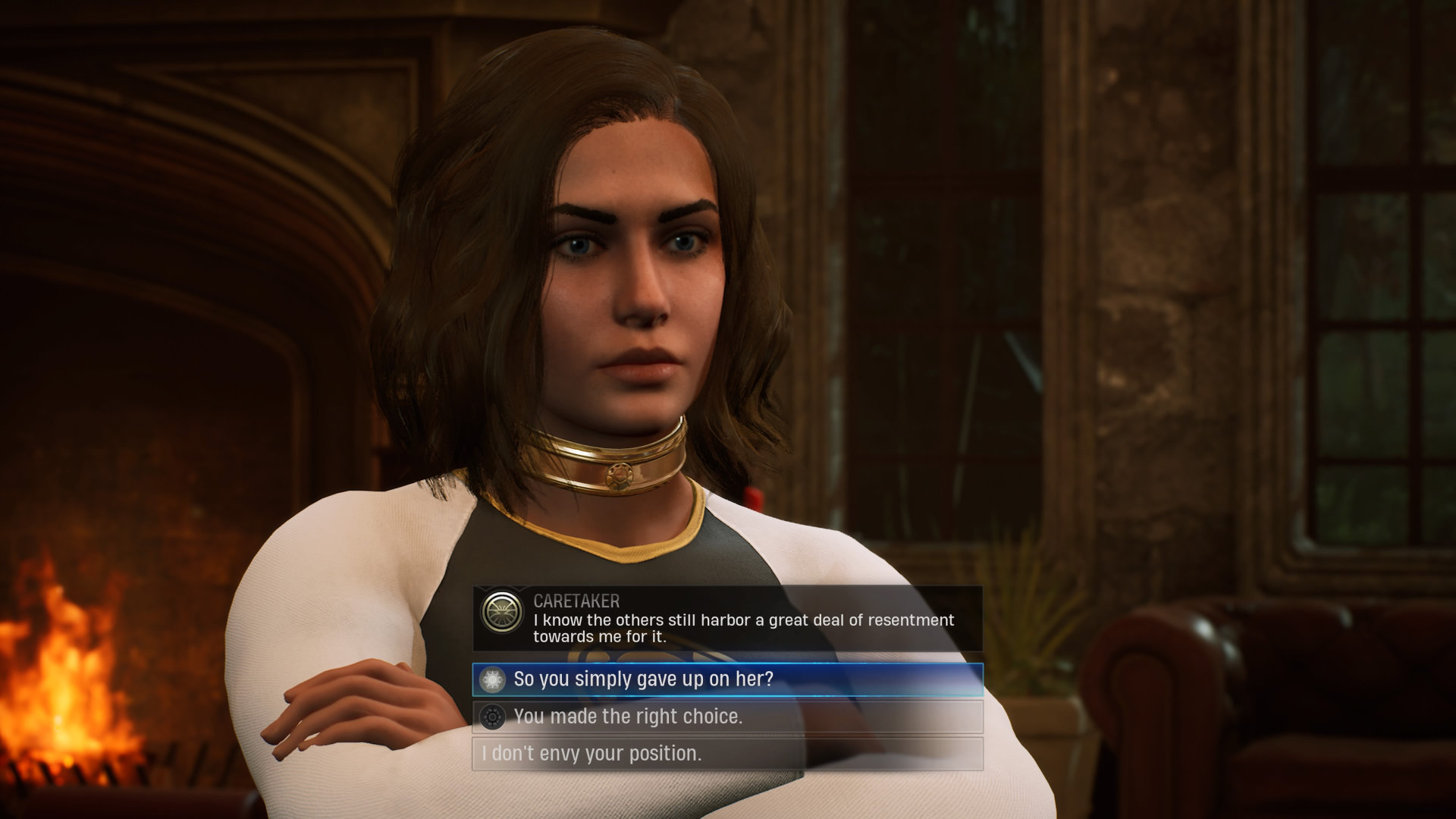This screenshot has height=819, width=1456.
Task: Choose "So you simply gave up on her?"
Action: point(726,679)
